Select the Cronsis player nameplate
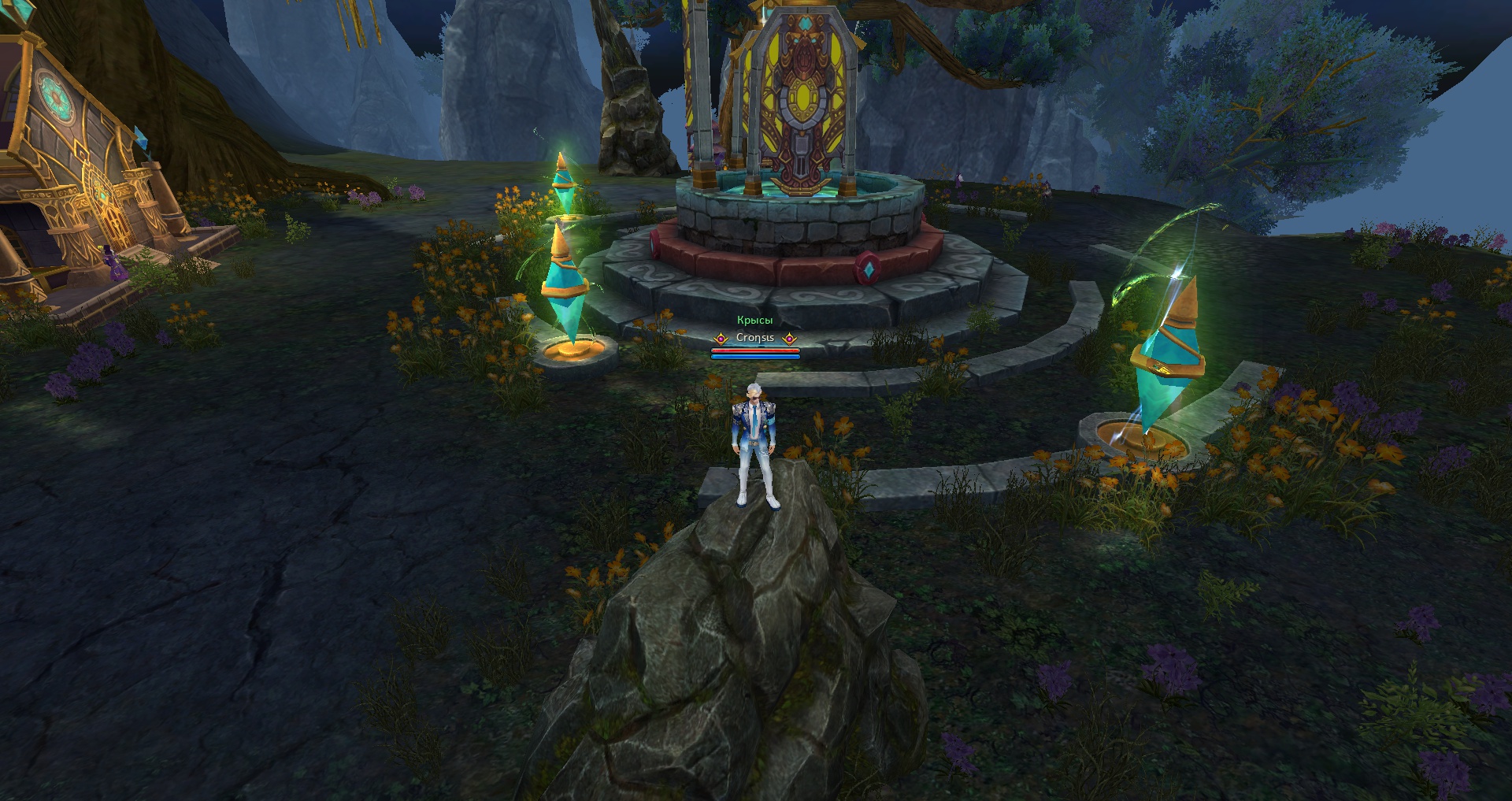The image size is (1512, 801). pyautogui.click(x=755, y=338)
